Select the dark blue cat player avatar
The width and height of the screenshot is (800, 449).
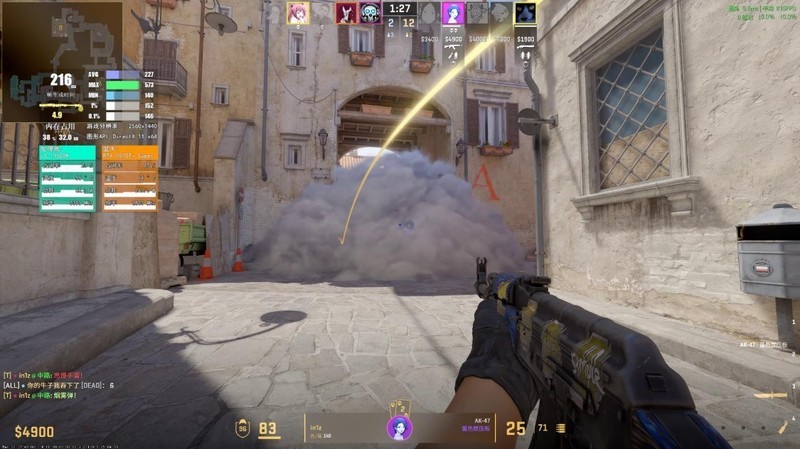525,12
